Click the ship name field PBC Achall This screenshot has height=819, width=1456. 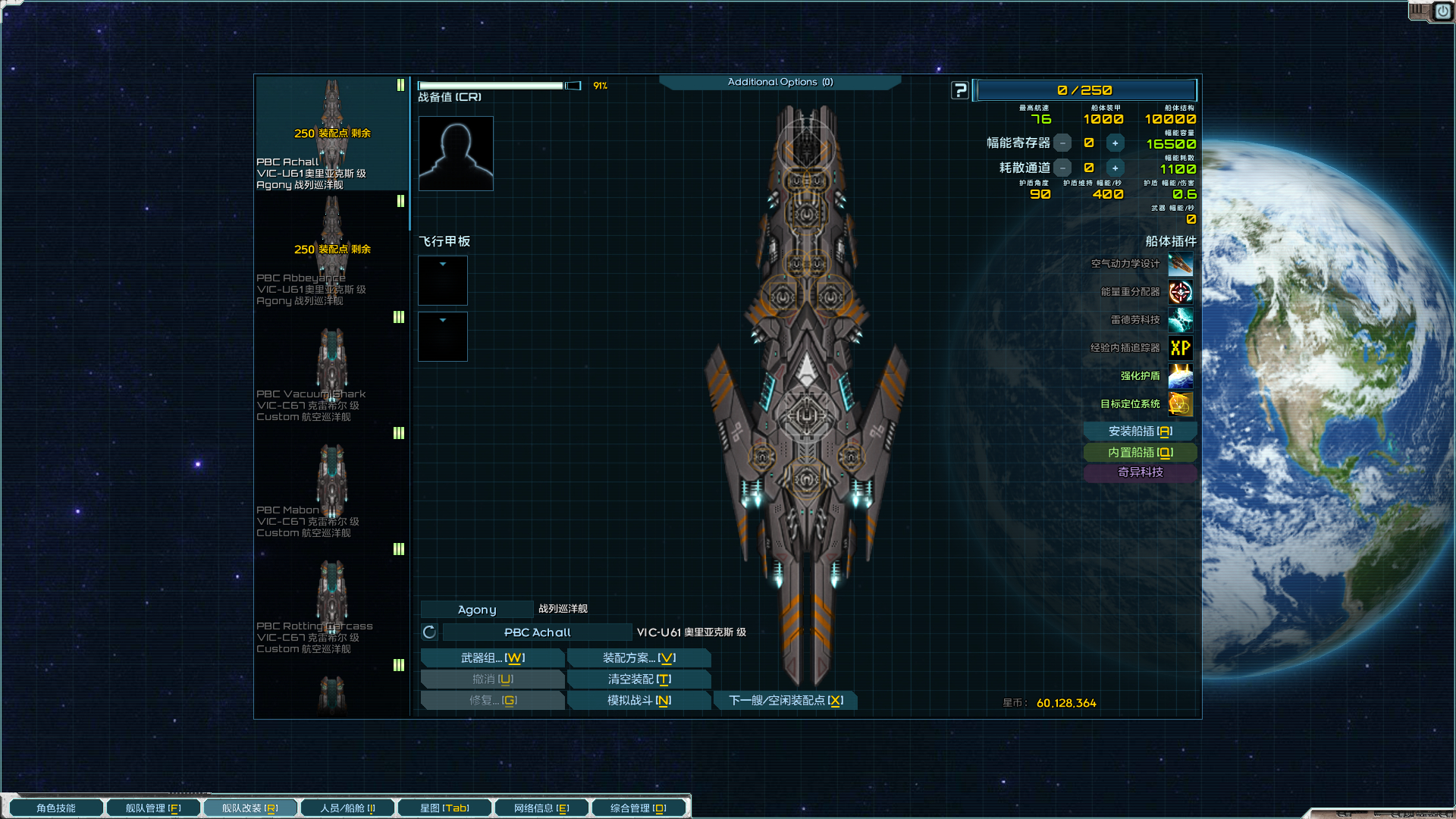(537, 632)
